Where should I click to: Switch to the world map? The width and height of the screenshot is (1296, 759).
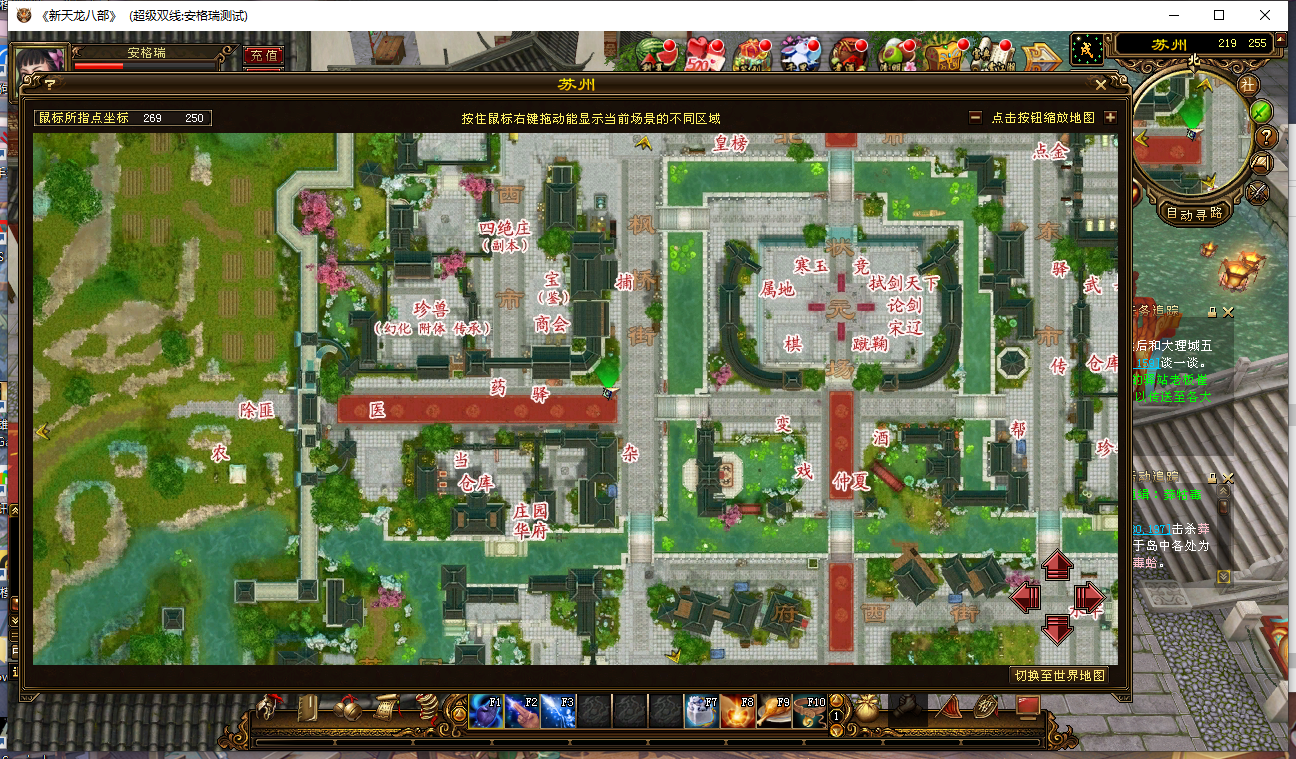click(1059, 675)
